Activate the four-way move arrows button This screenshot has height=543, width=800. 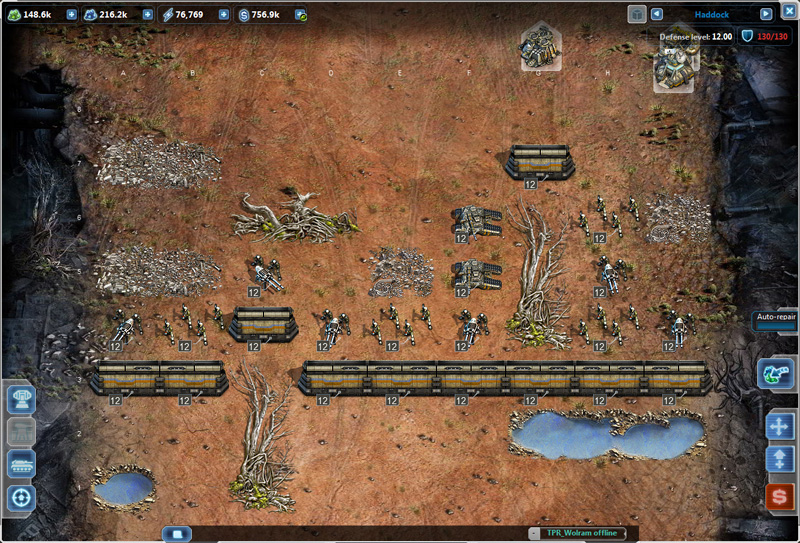point(780,426)
